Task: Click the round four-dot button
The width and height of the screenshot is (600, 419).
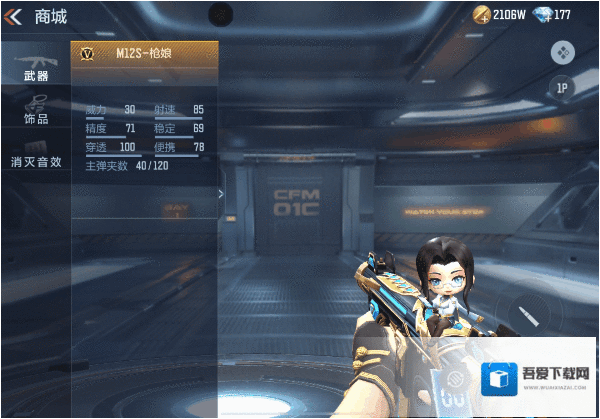Action: (x=562, y=52)
